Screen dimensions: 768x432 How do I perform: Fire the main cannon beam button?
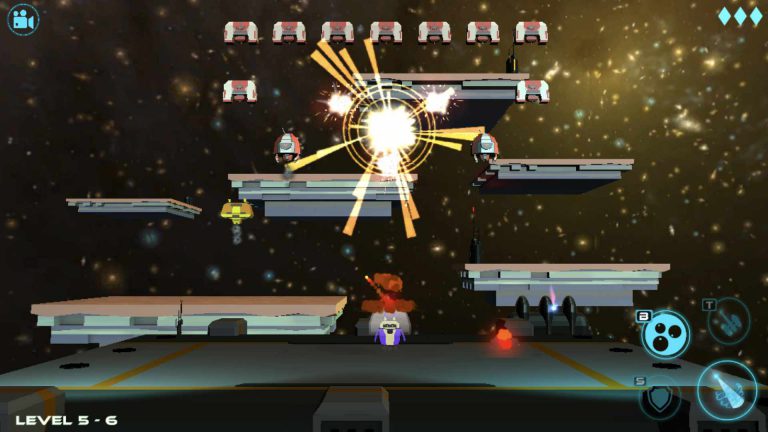tap(727, 389)
